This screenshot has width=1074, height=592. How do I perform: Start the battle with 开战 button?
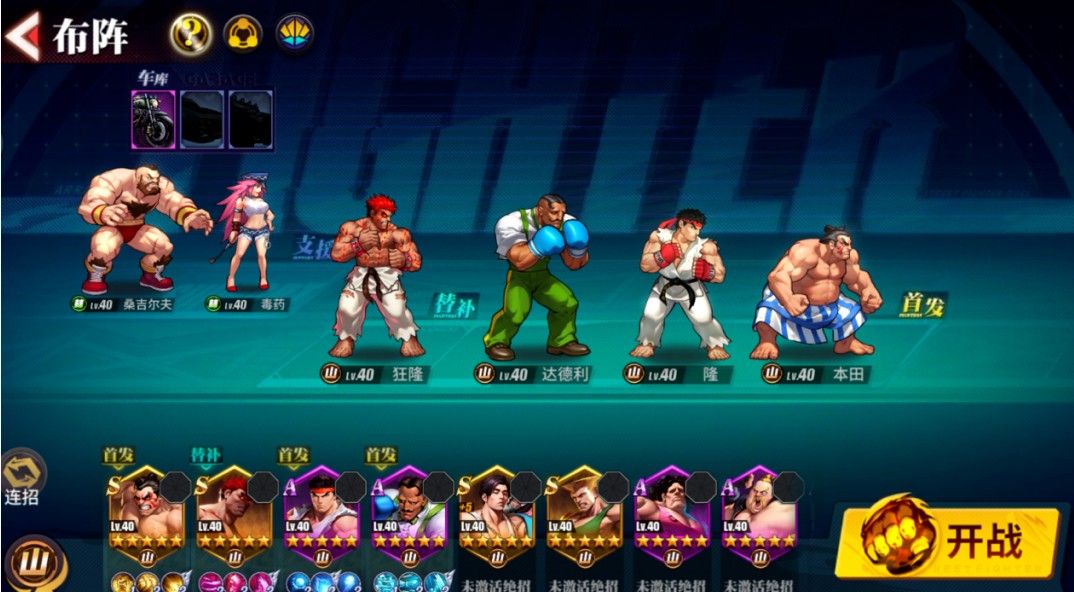[x=948, y=541]
